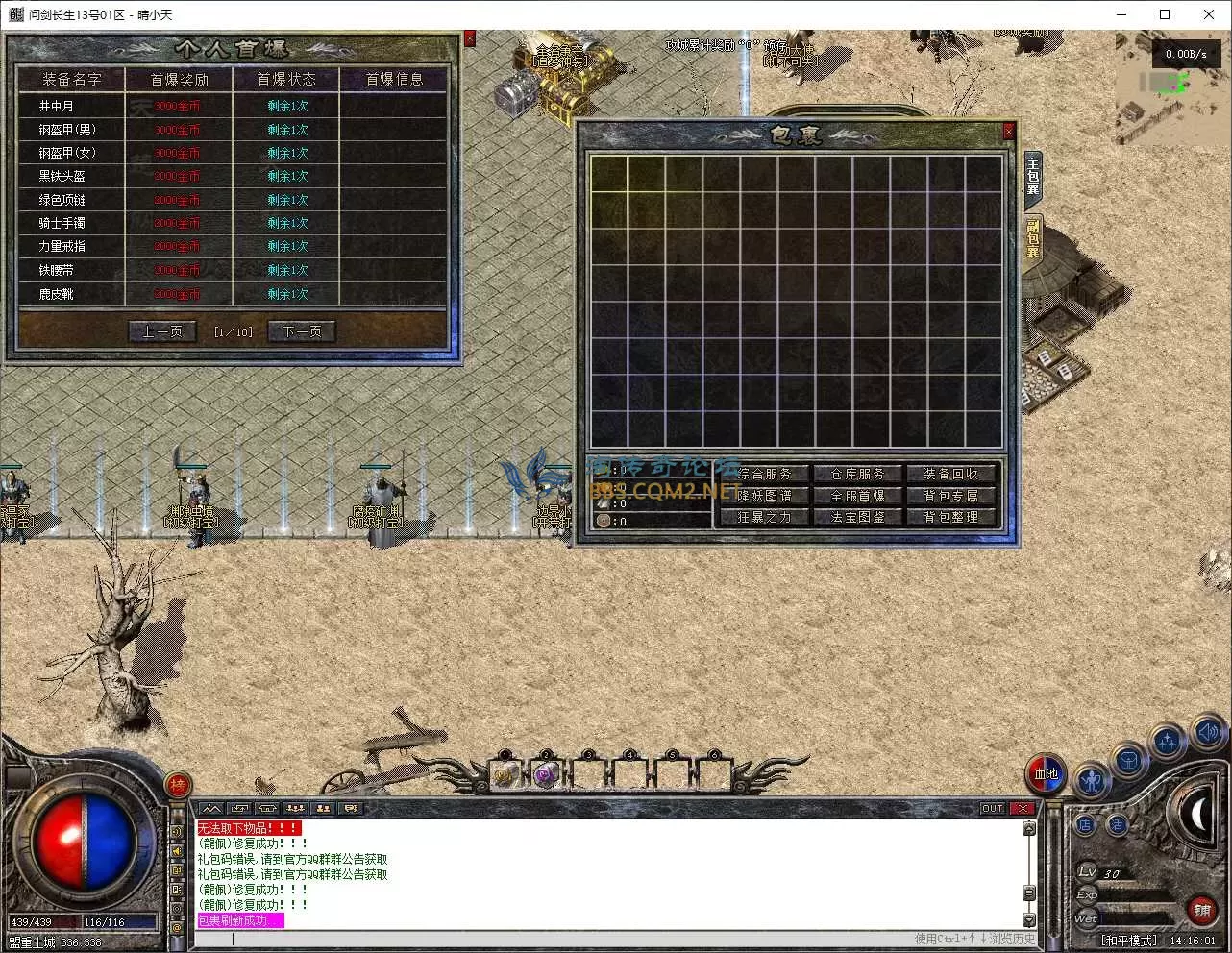Viewport: 1232px width, 953px height.
Task: Open 仓库服务 warehouse service
Action: click(857, 474)
